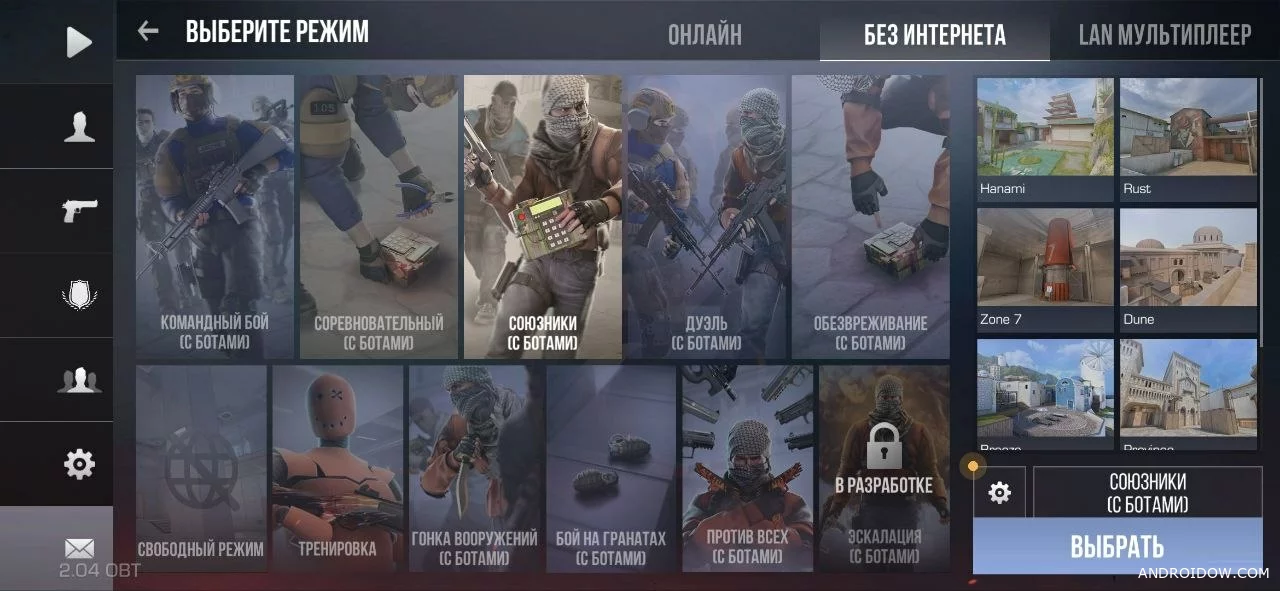Go back using the arrow button
The height and width of the screenshot is (591, 1280).
(148, 31)
